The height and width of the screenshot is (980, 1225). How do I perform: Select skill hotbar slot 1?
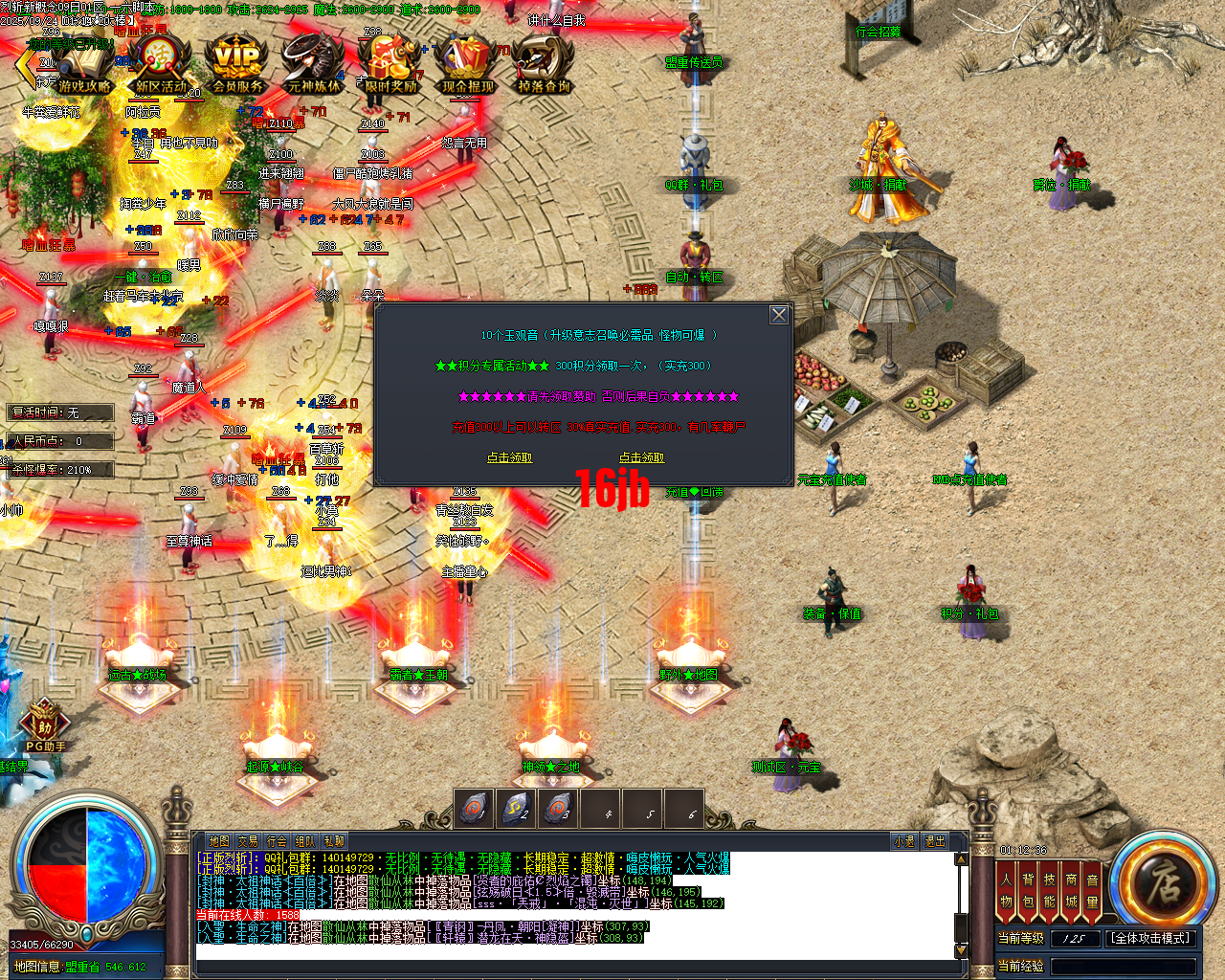[x=473, y=809]
